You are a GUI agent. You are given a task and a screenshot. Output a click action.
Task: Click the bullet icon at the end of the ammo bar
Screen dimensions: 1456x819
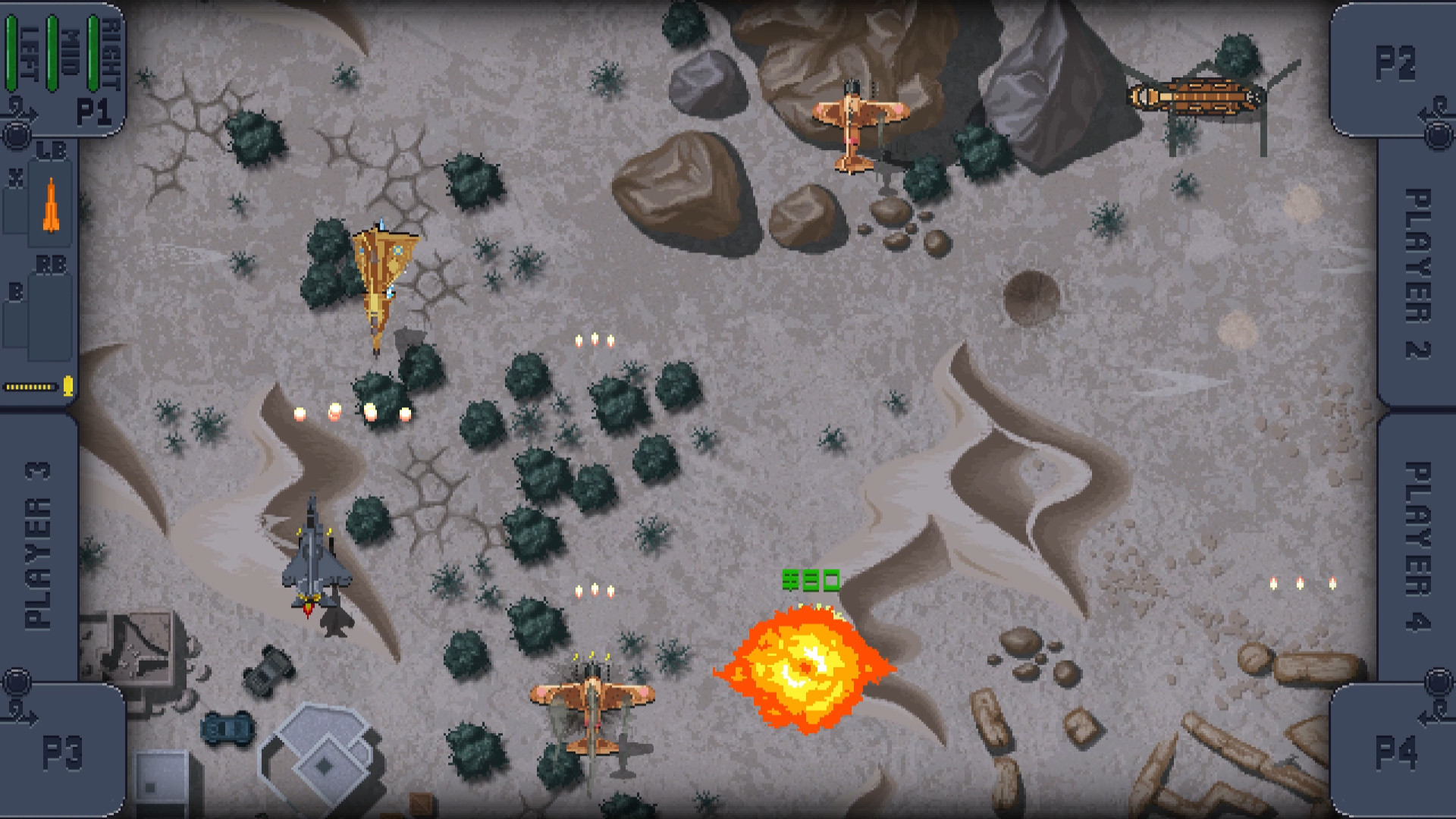tap(67, 388)
